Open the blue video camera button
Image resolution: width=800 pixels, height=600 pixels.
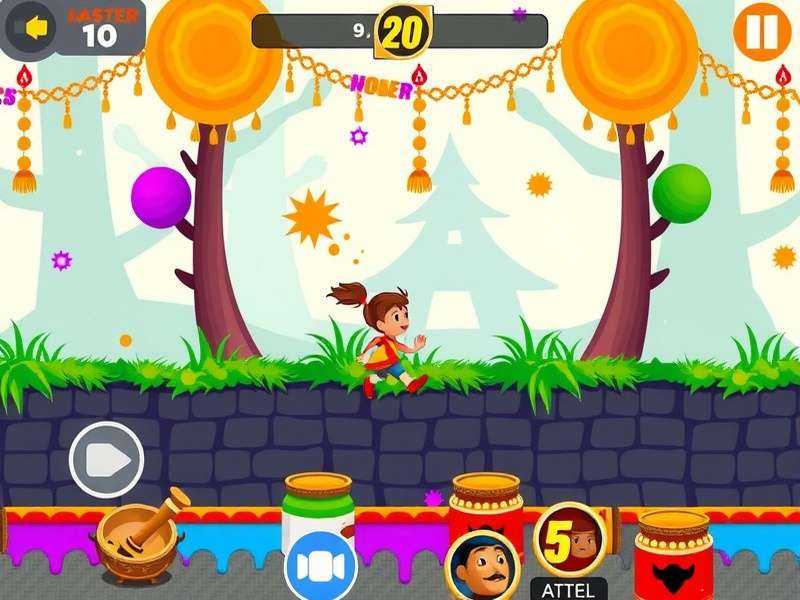pos(320,567)
